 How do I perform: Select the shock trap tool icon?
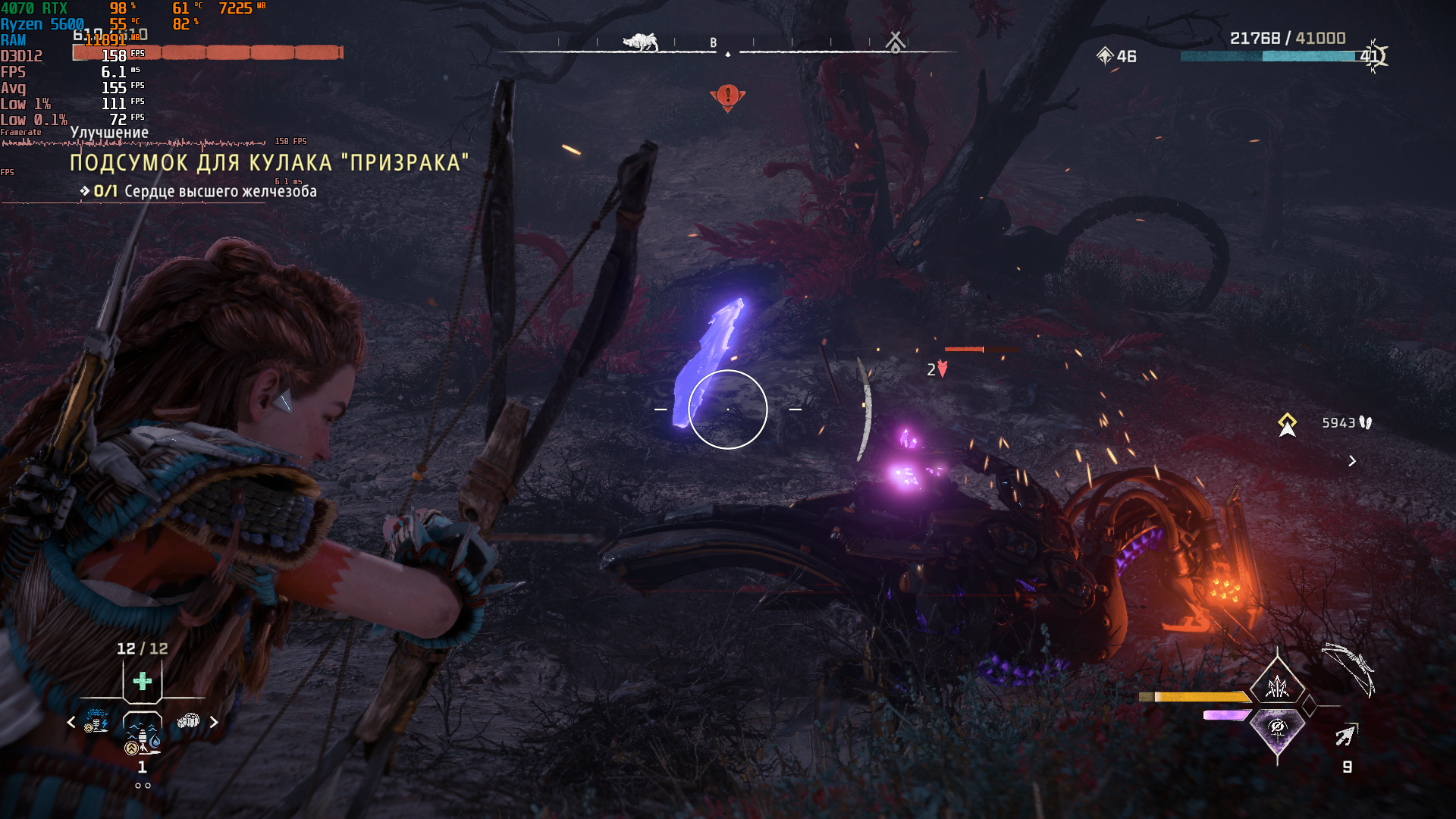(x=97, y=720)
